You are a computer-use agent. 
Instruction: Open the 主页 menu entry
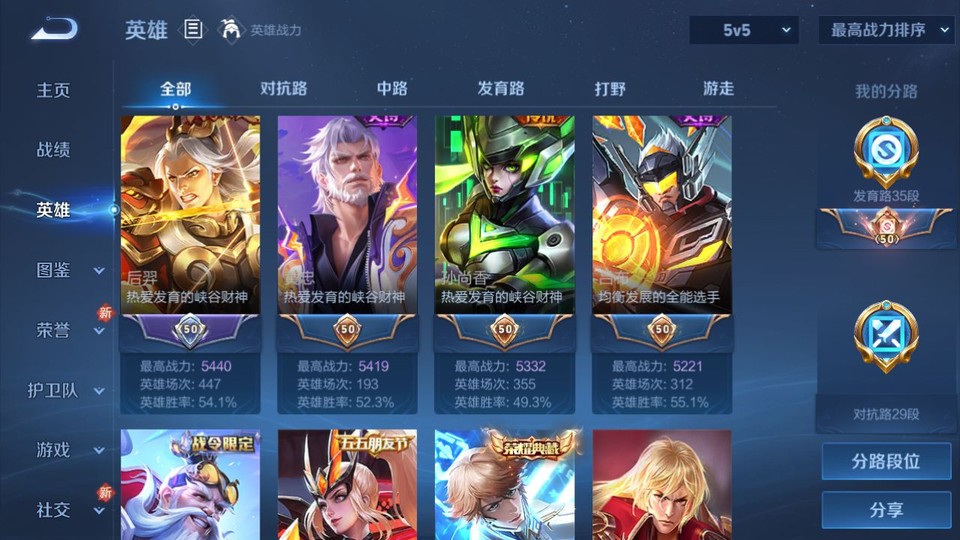54,90
